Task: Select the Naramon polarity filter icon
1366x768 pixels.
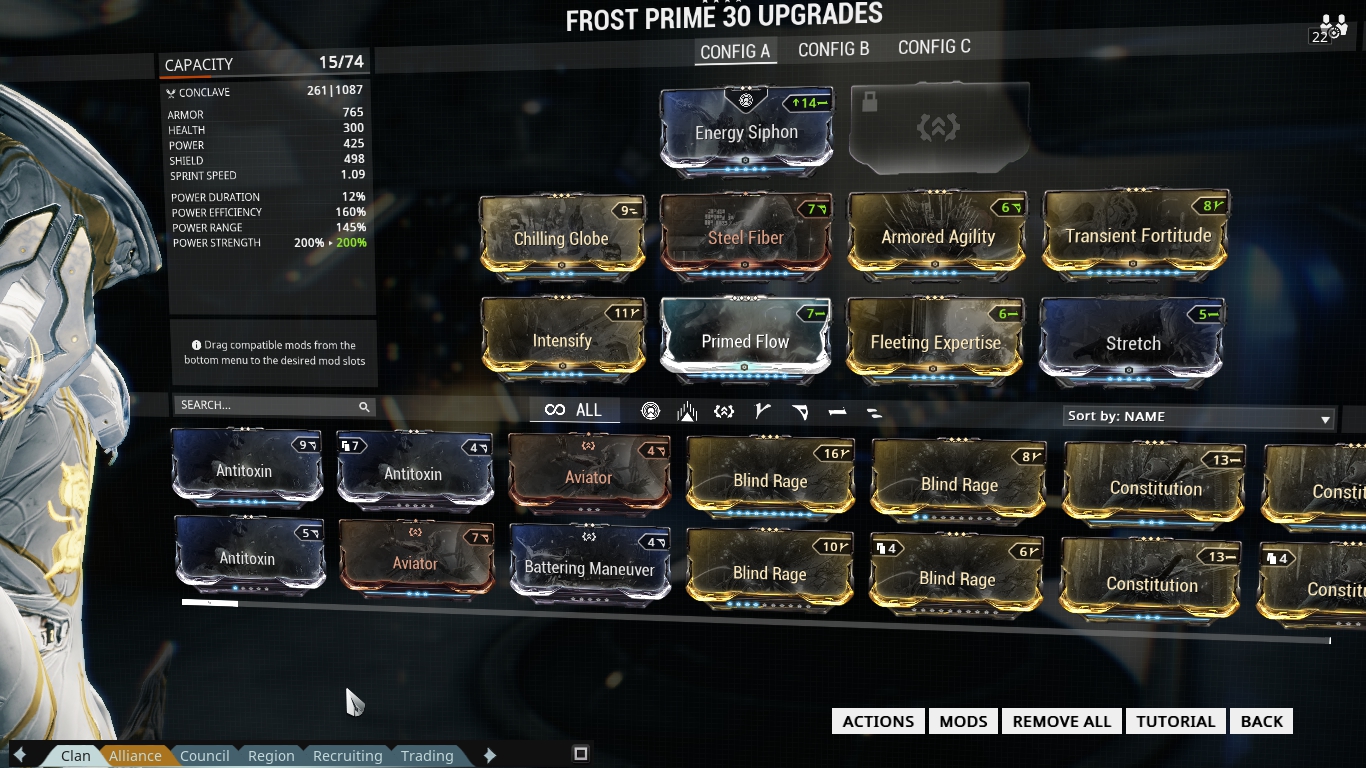Action: tap(838, 410)
